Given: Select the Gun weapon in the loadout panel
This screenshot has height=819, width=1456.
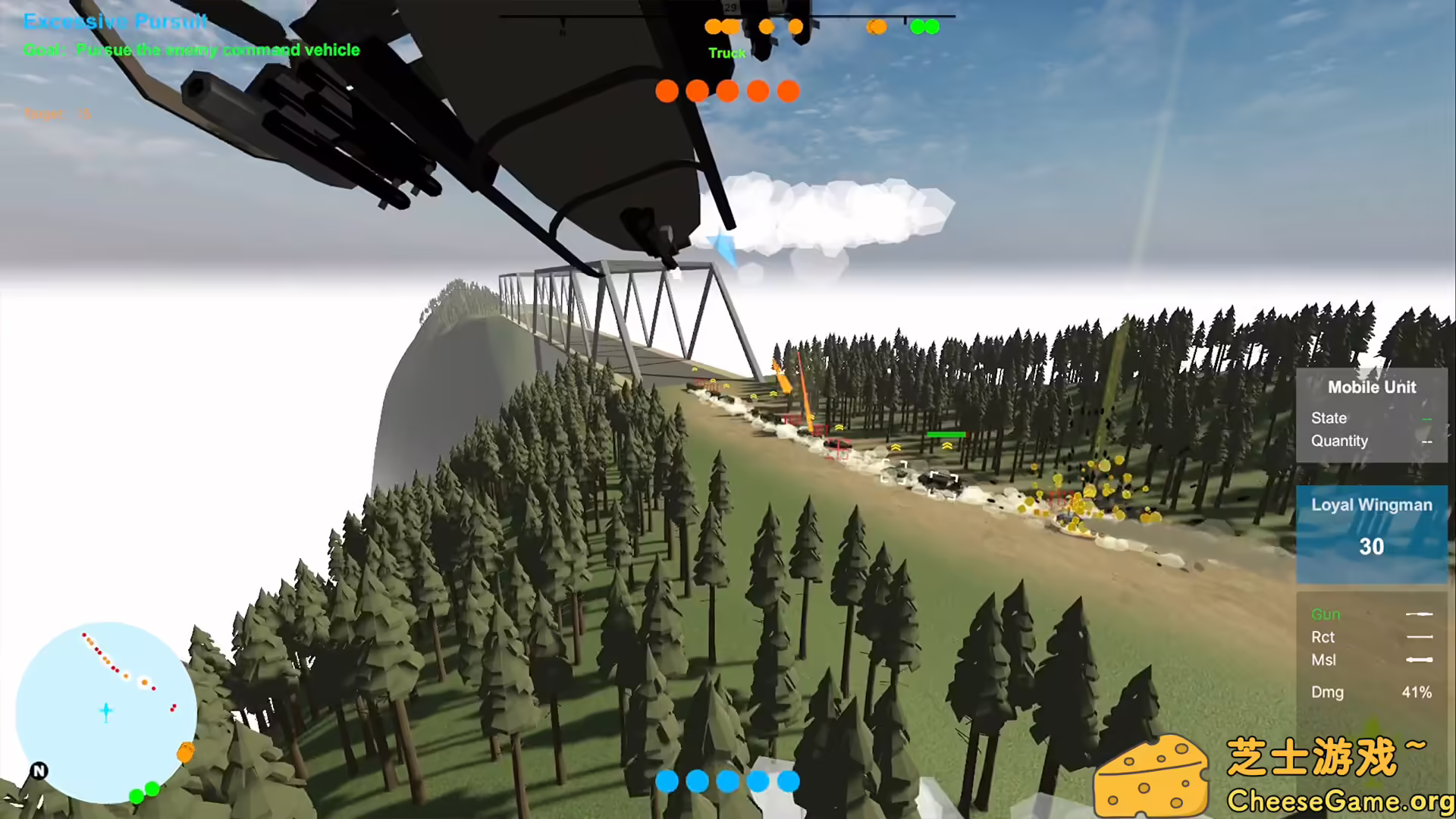Looking at the screenshot, I should tap(1326, 614).
